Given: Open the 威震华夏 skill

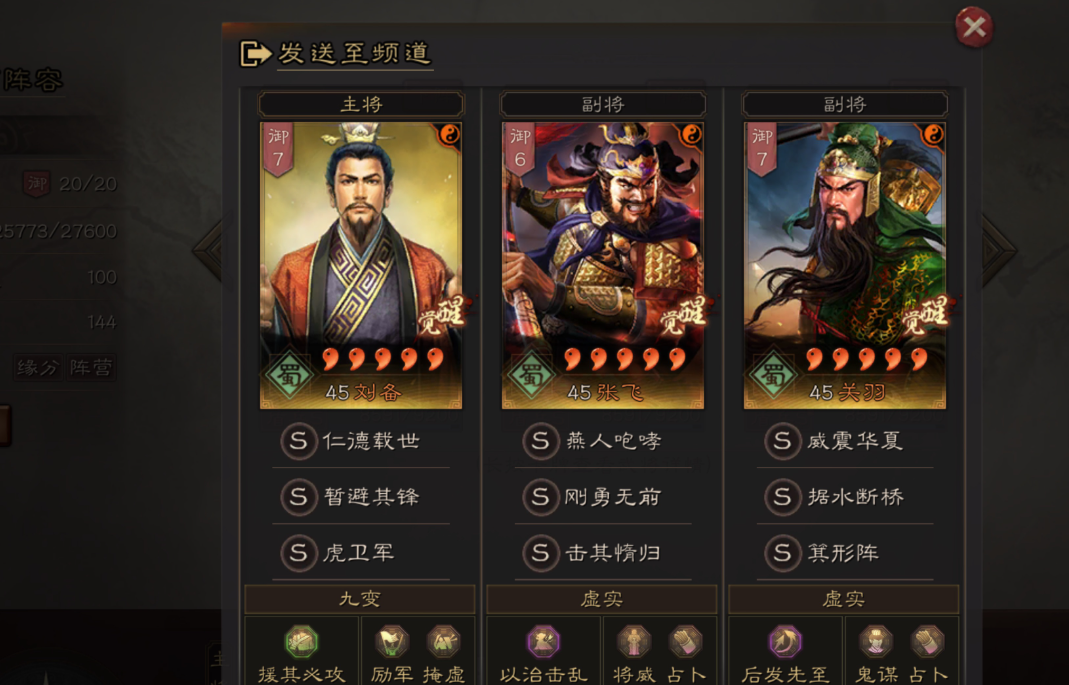Looking at the screenshot, I should (x=845, y=441).
